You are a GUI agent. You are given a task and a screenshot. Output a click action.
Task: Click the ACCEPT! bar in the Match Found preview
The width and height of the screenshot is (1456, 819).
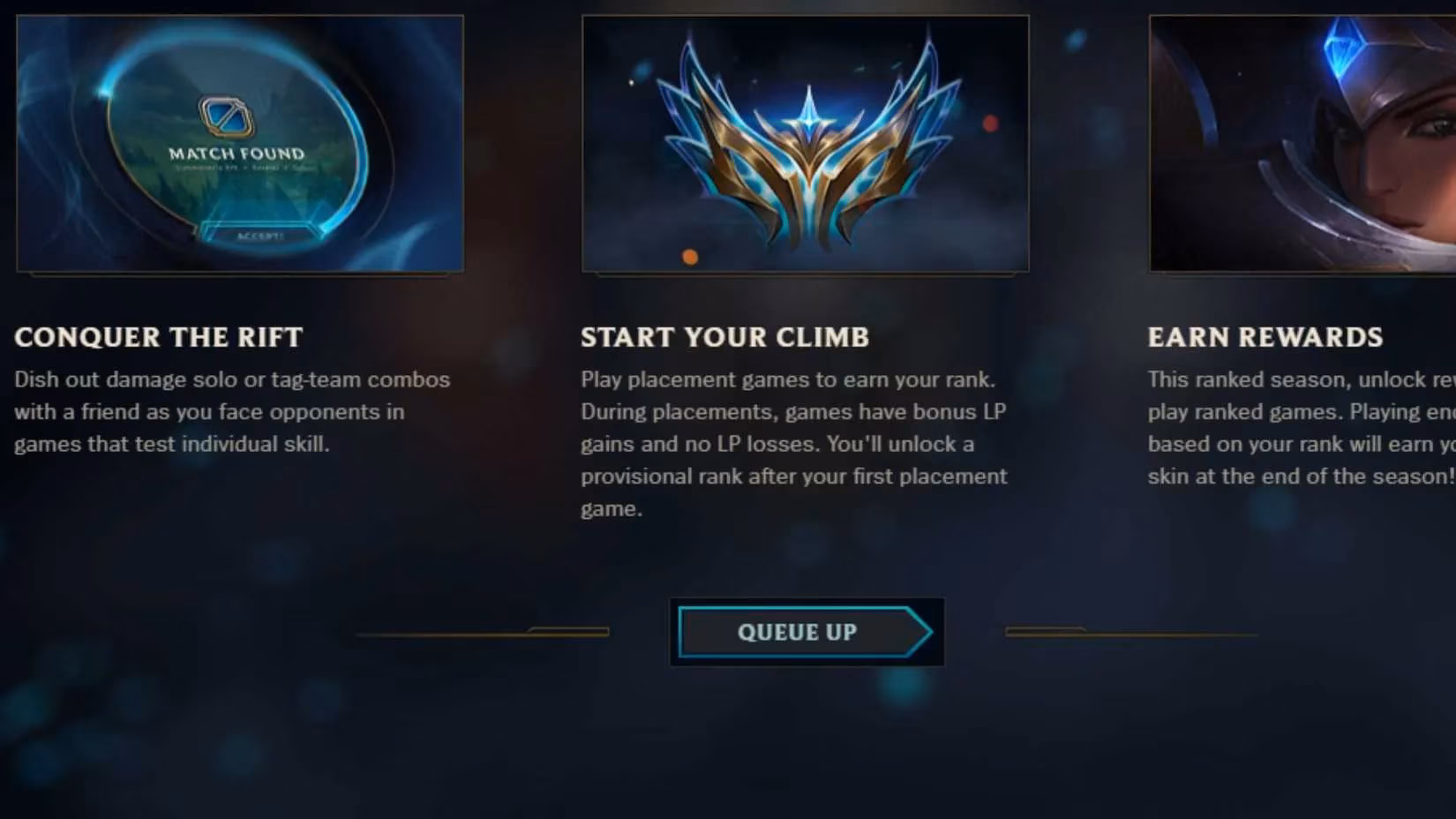click(x=259, y=235)
